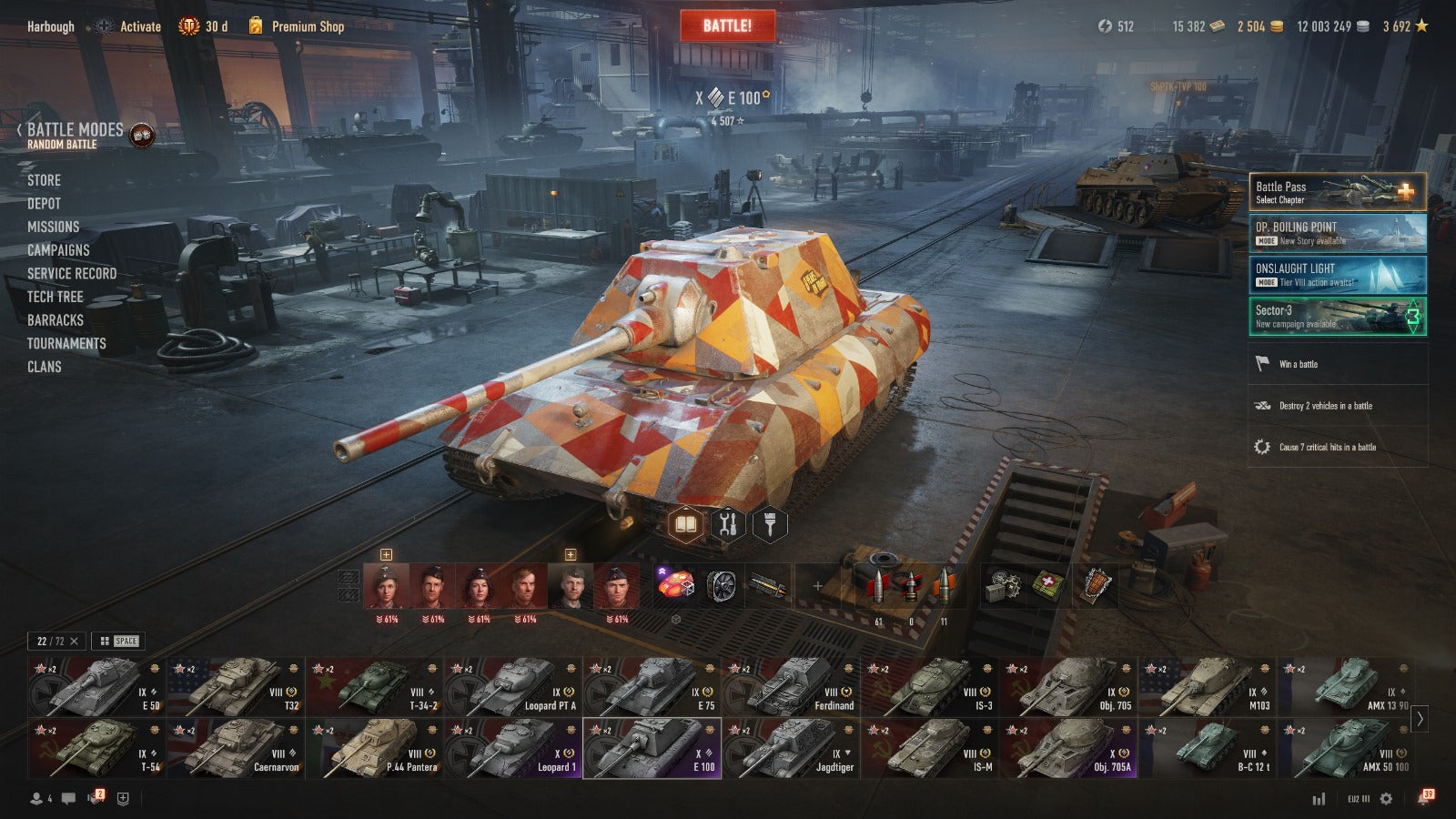Screen dimensions: 1456x819
Task: Open the wrench and screwdriver maintenance icon
Action: tap(727, 524)
